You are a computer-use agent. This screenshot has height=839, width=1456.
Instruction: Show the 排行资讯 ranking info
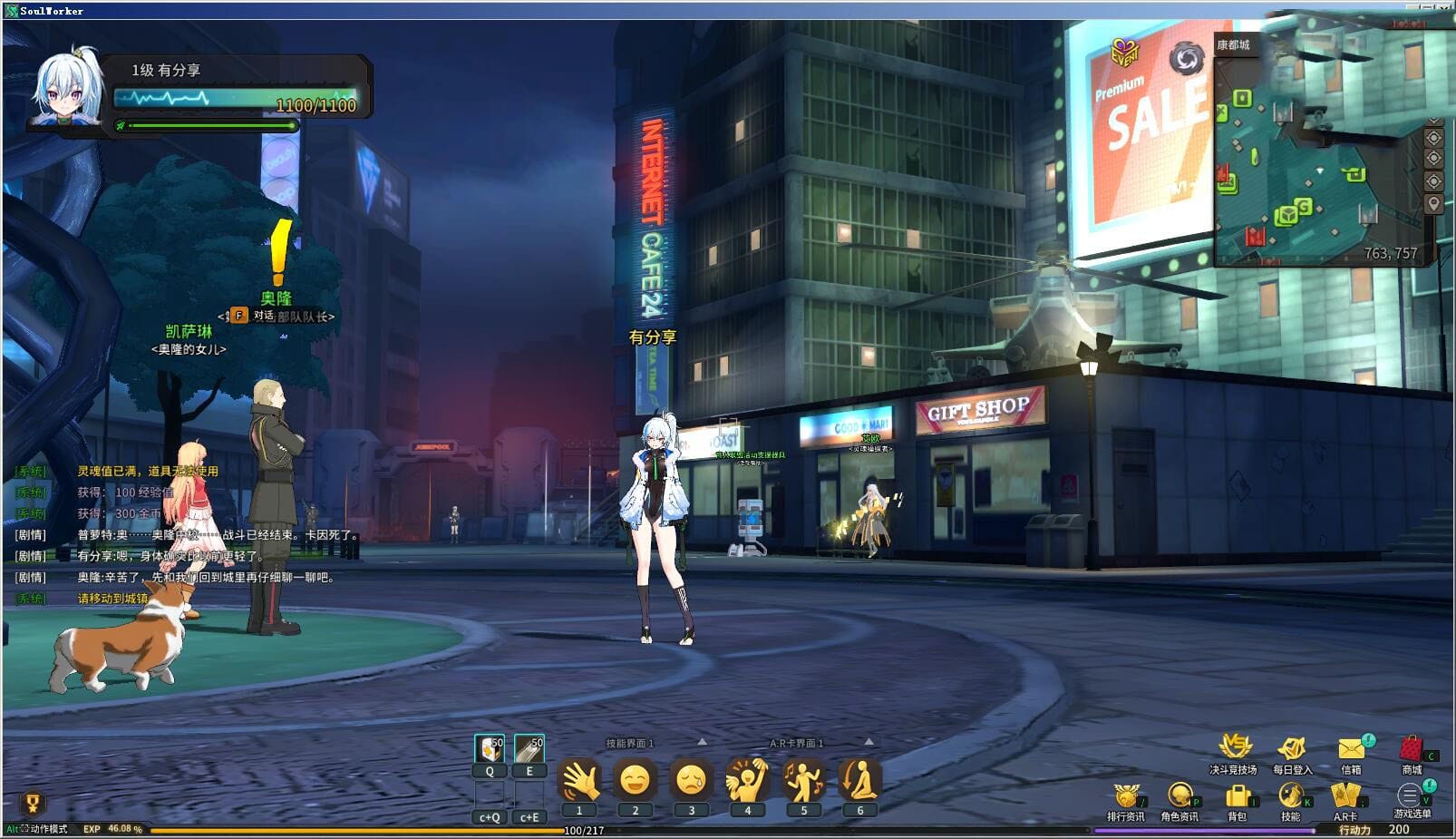click(x=1125, y=797)
